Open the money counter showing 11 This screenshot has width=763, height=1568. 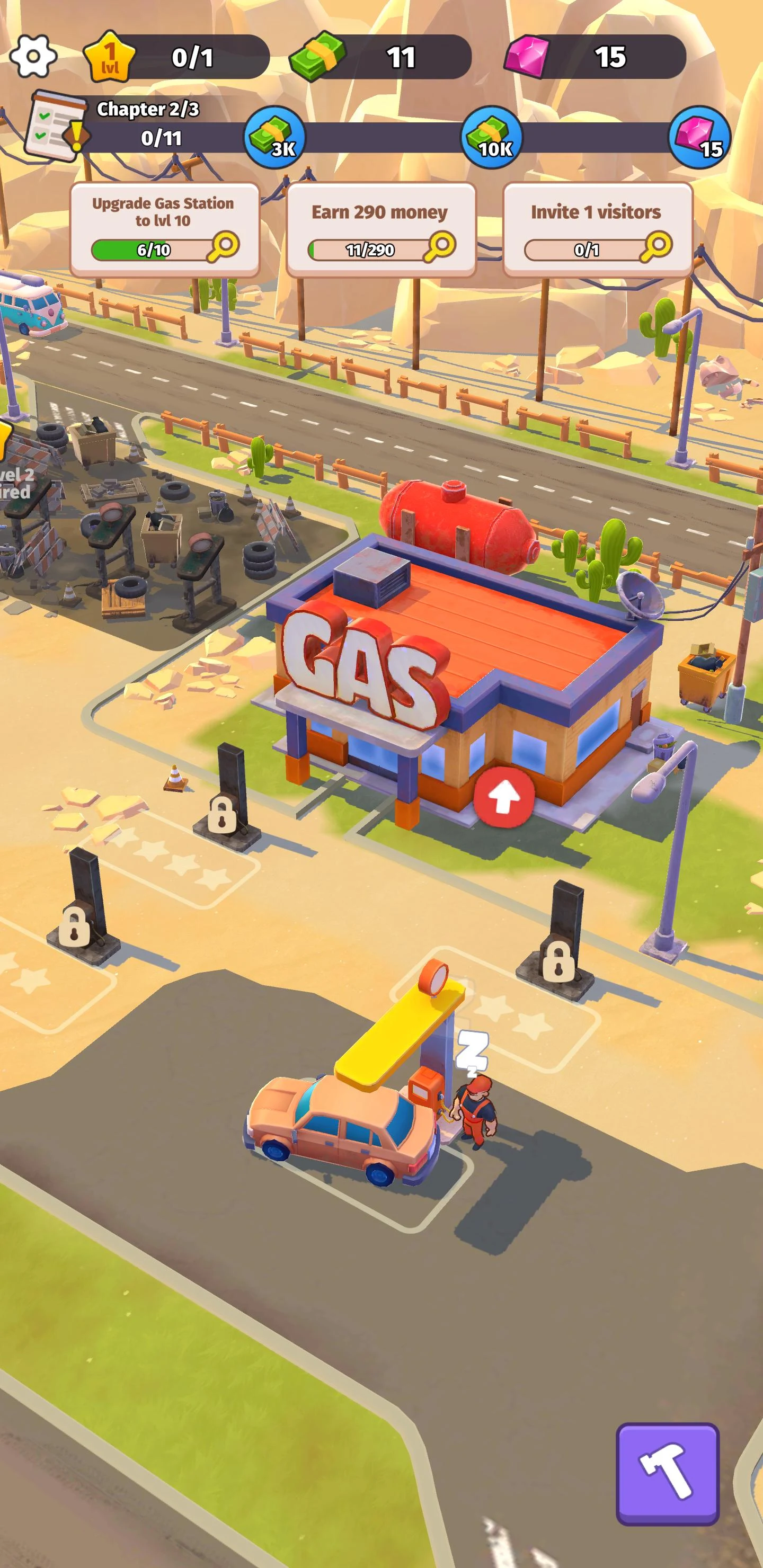point(359,58)
